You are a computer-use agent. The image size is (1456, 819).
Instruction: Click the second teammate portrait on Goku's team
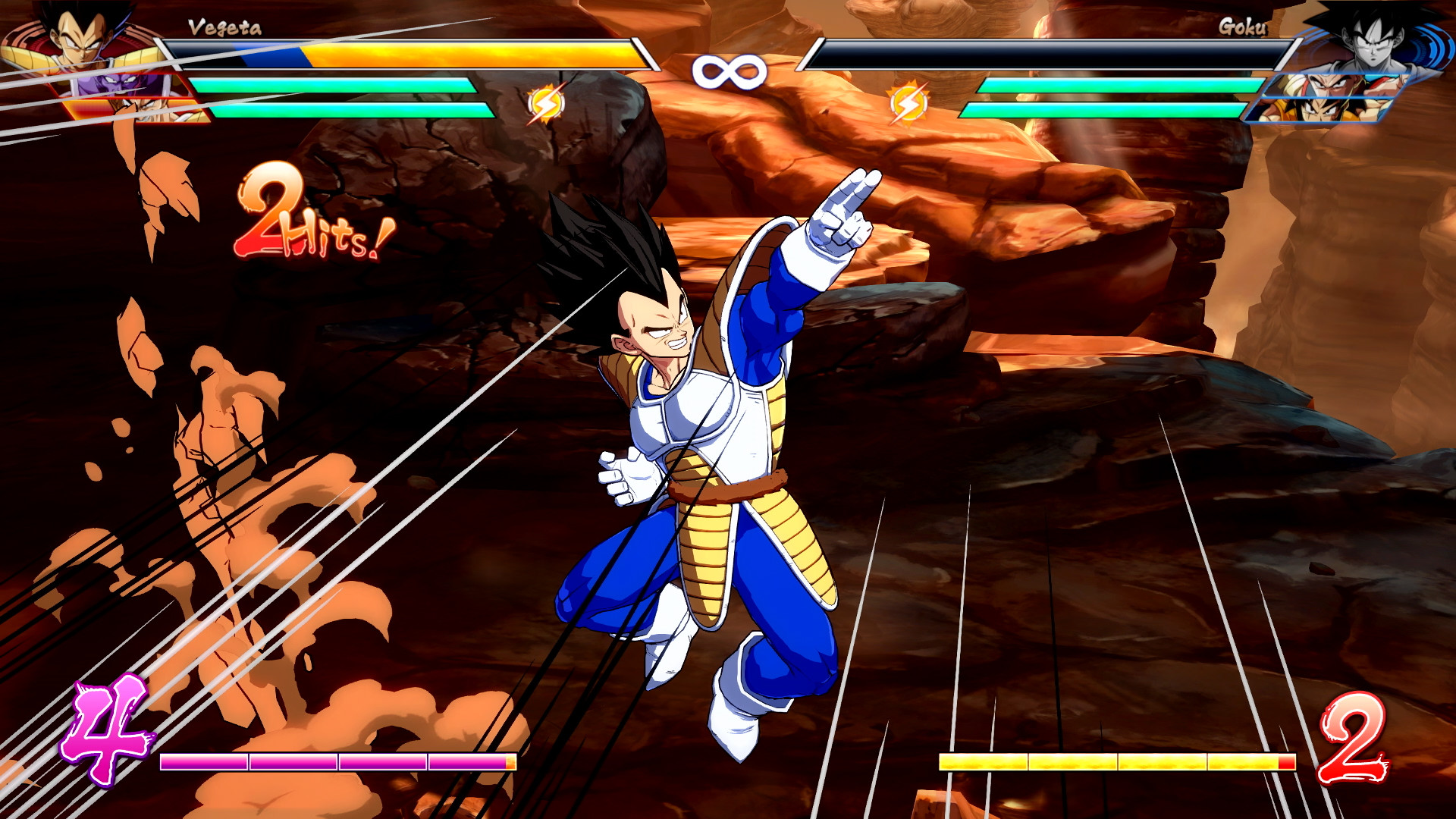pyautogui.click(x=1331, y=83)
